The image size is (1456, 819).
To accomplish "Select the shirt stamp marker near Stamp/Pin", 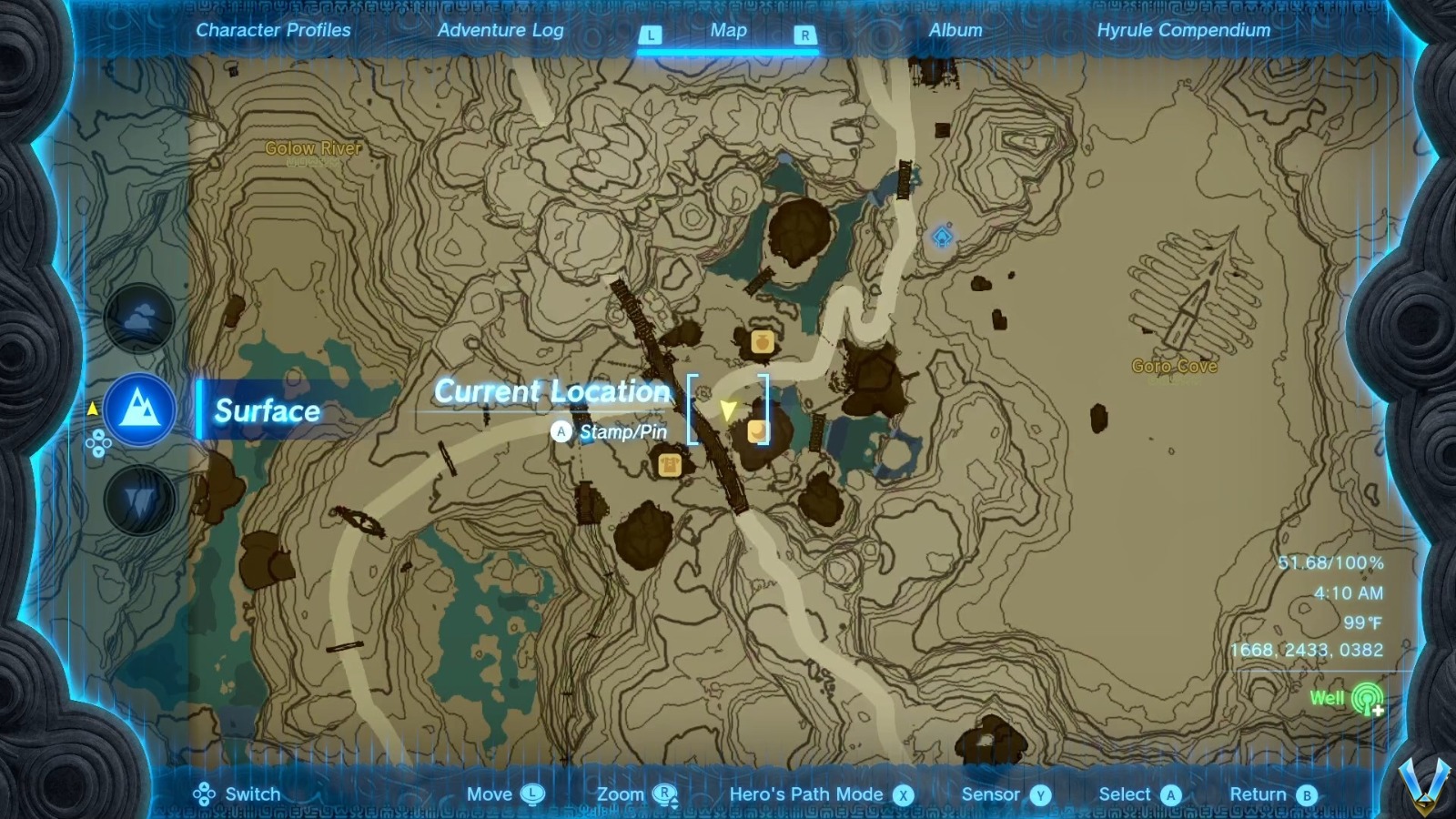I will pyautogui.click(x=669, y=466).
